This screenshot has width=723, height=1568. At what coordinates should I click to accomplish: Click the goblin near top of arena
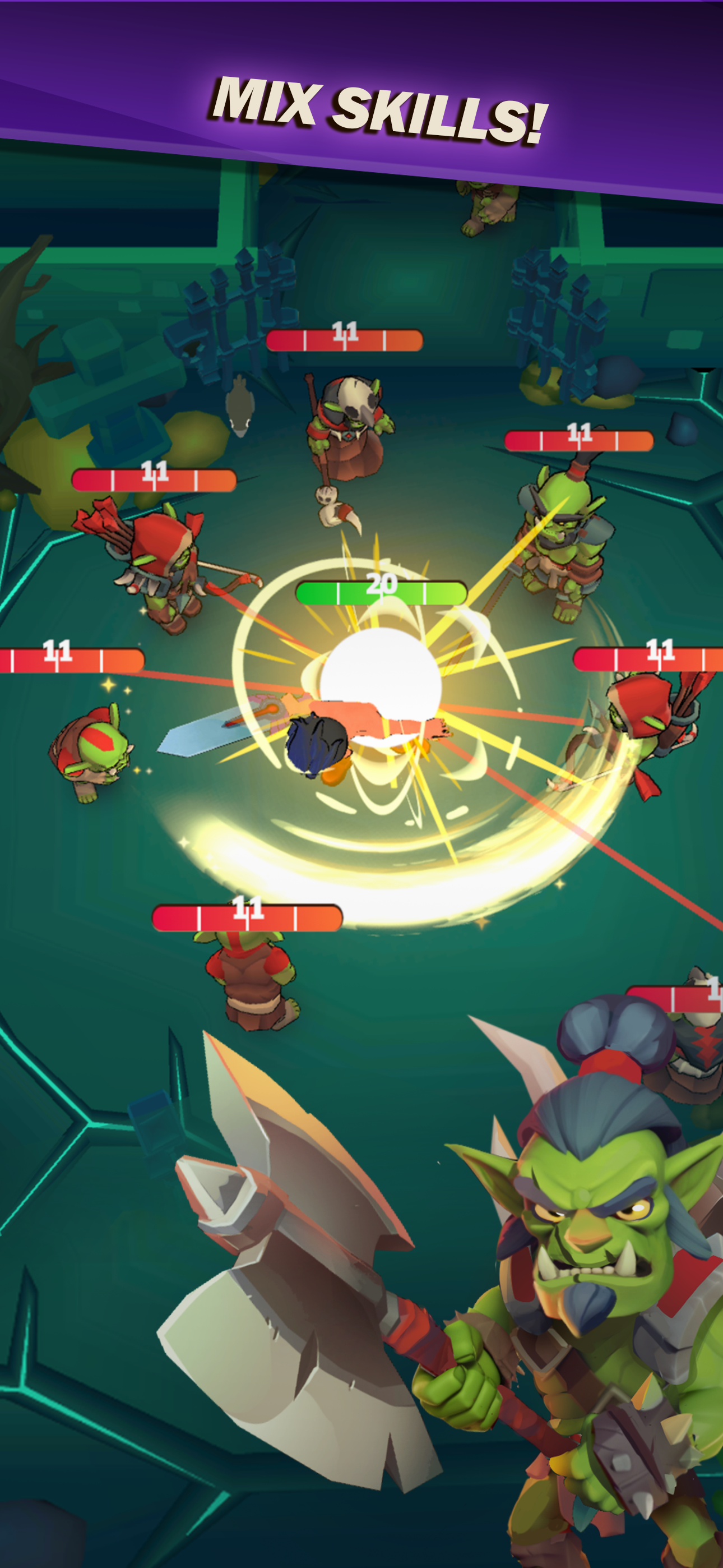tap(487, 207)
